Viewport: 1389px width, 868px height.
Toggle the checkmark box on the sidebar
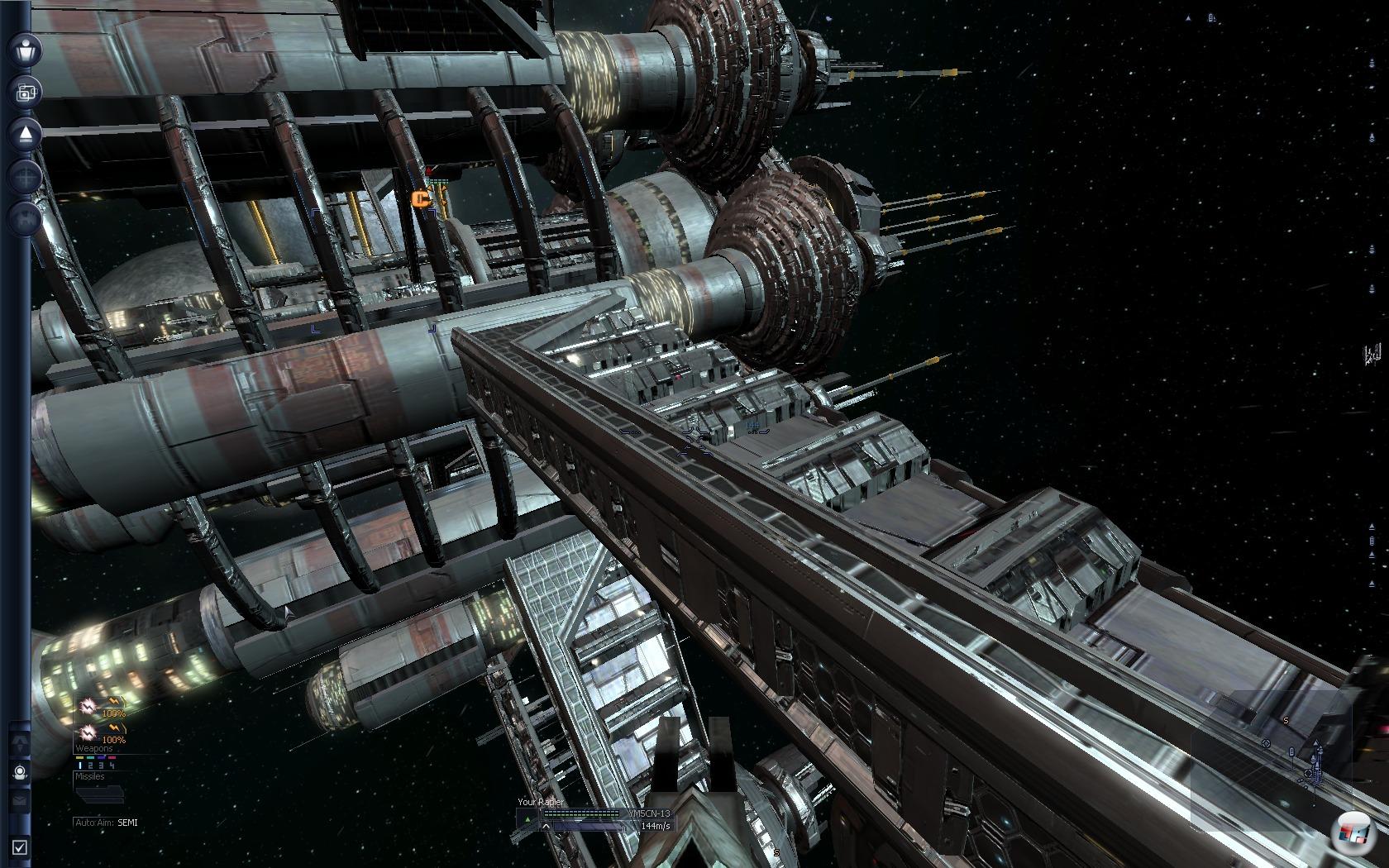coord(19,847)
